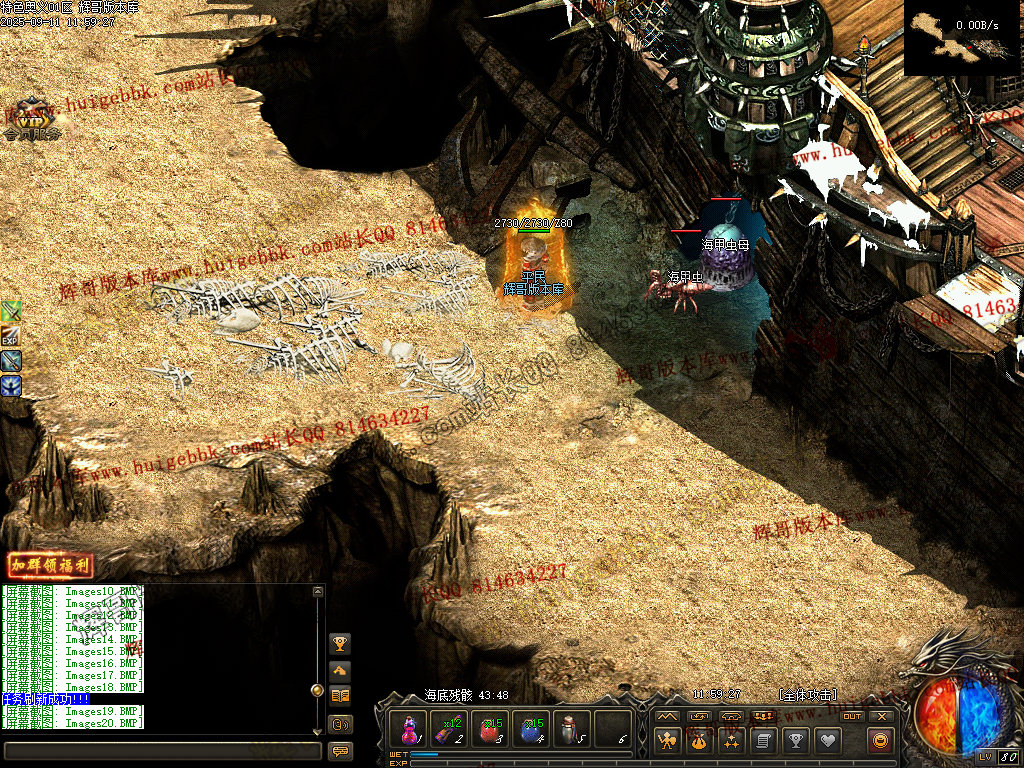This screenshot has width=1024, height=768.
Task: Open the trophy ranking icon in bottom bar
Action: coord(795,741)
